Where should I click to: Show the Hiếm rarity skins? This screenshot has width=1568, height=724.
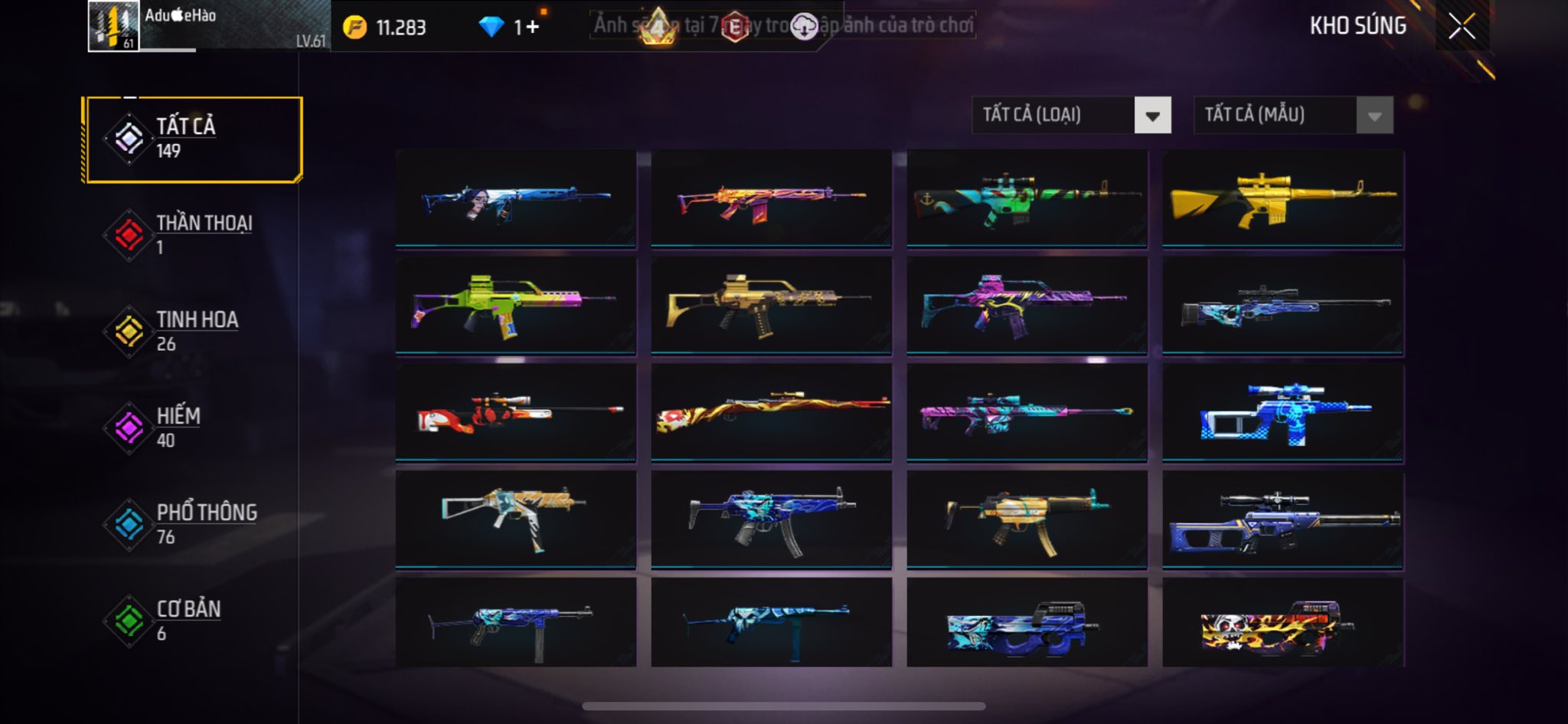coord(193,428)
